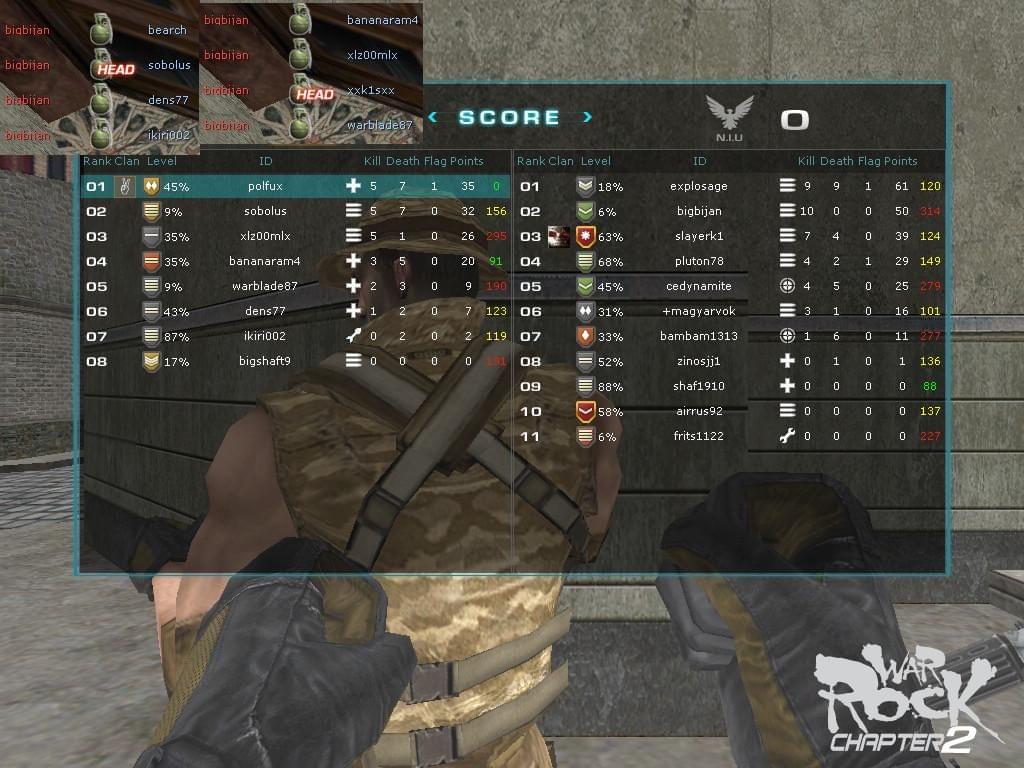The image size is (1024, 768).
Task: Click the right arrow beside SCORE
Action: pos(587,117)
